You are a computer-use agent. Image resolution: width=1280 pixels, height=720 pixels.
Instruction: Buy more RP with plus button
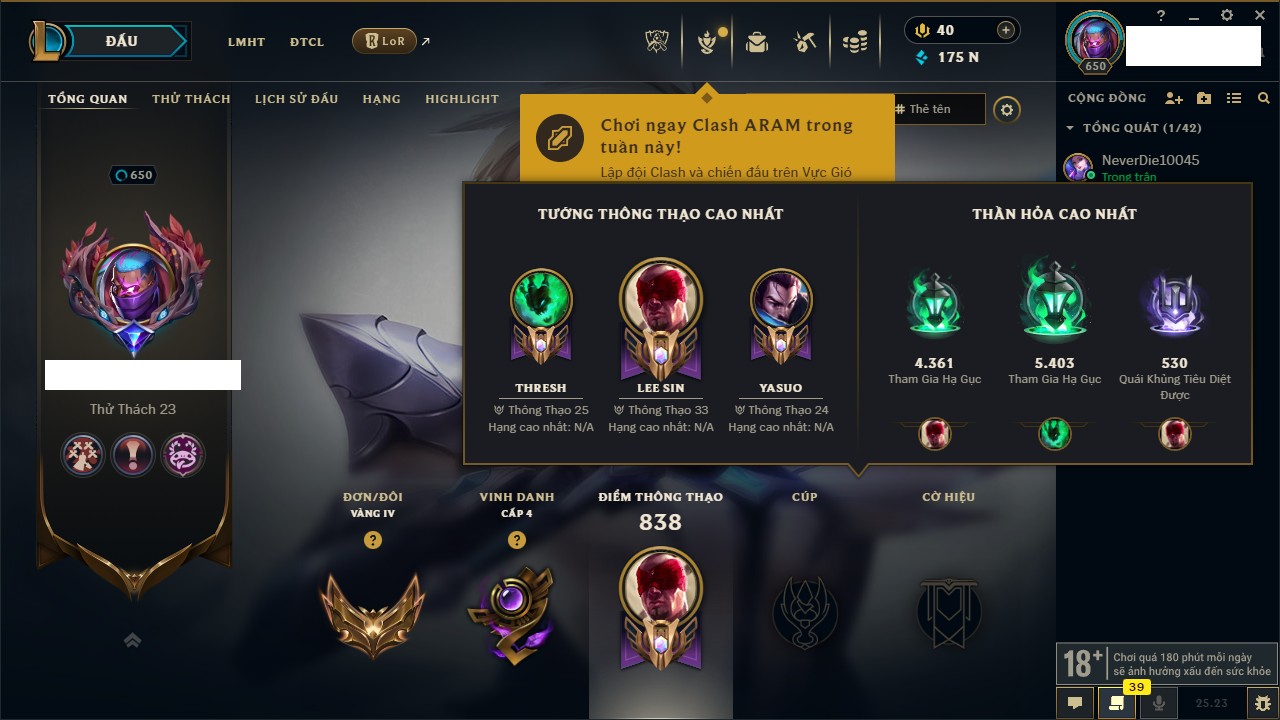pyautogui.click(x=1006, y=30)
